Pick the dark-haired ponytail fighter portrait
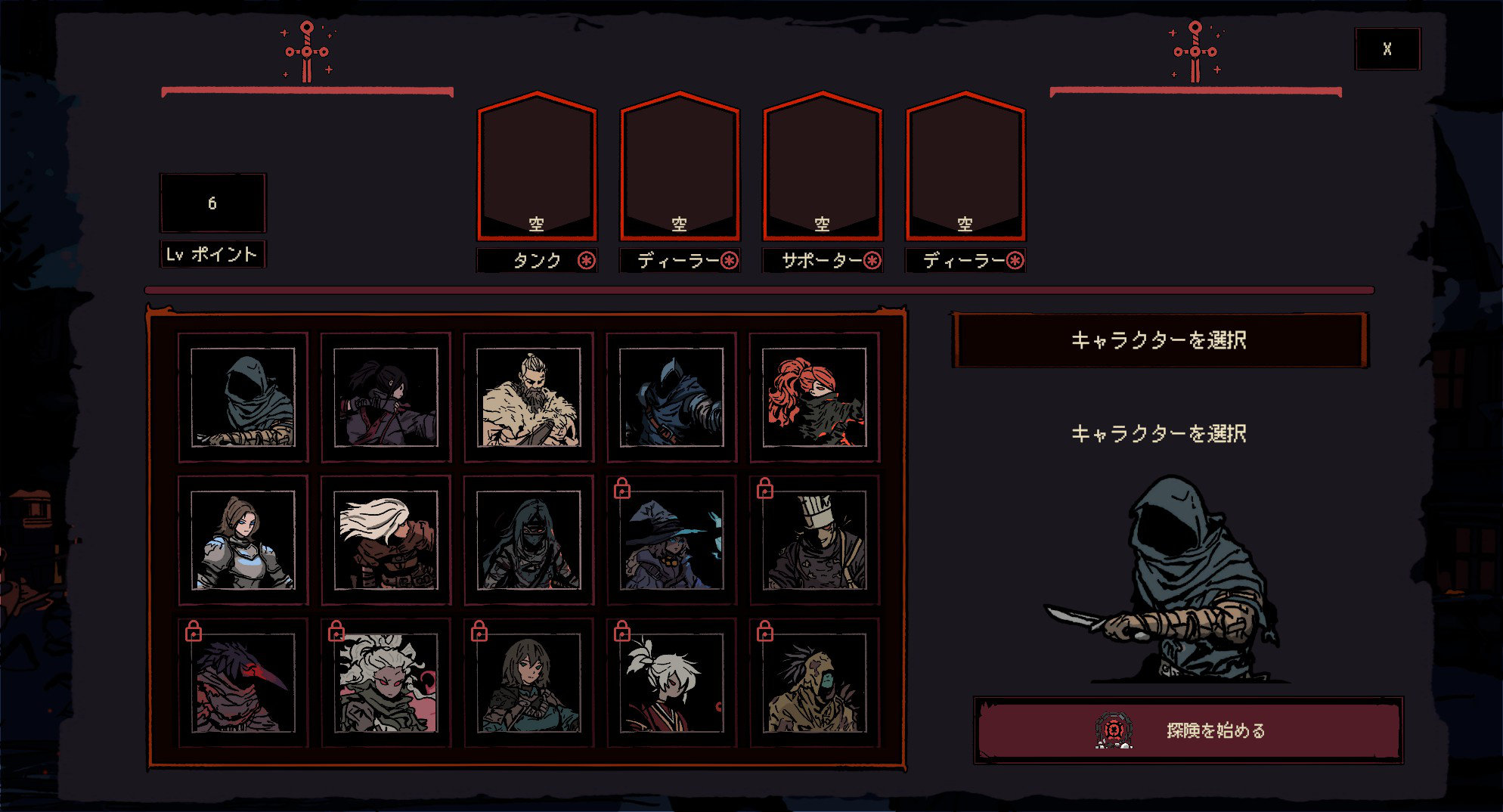Viewport: 1503px width, 812px height. pos(386,397)
